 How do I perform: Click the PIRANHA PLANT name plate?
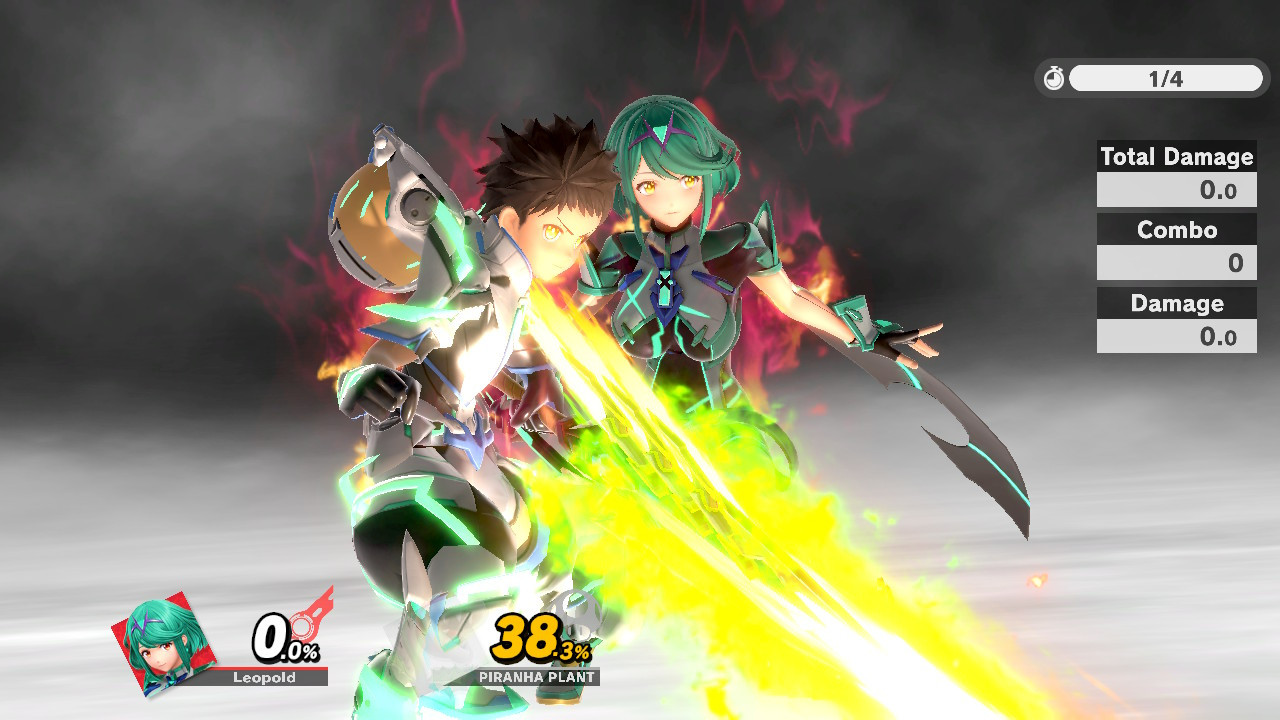click(x=535, y=677)
